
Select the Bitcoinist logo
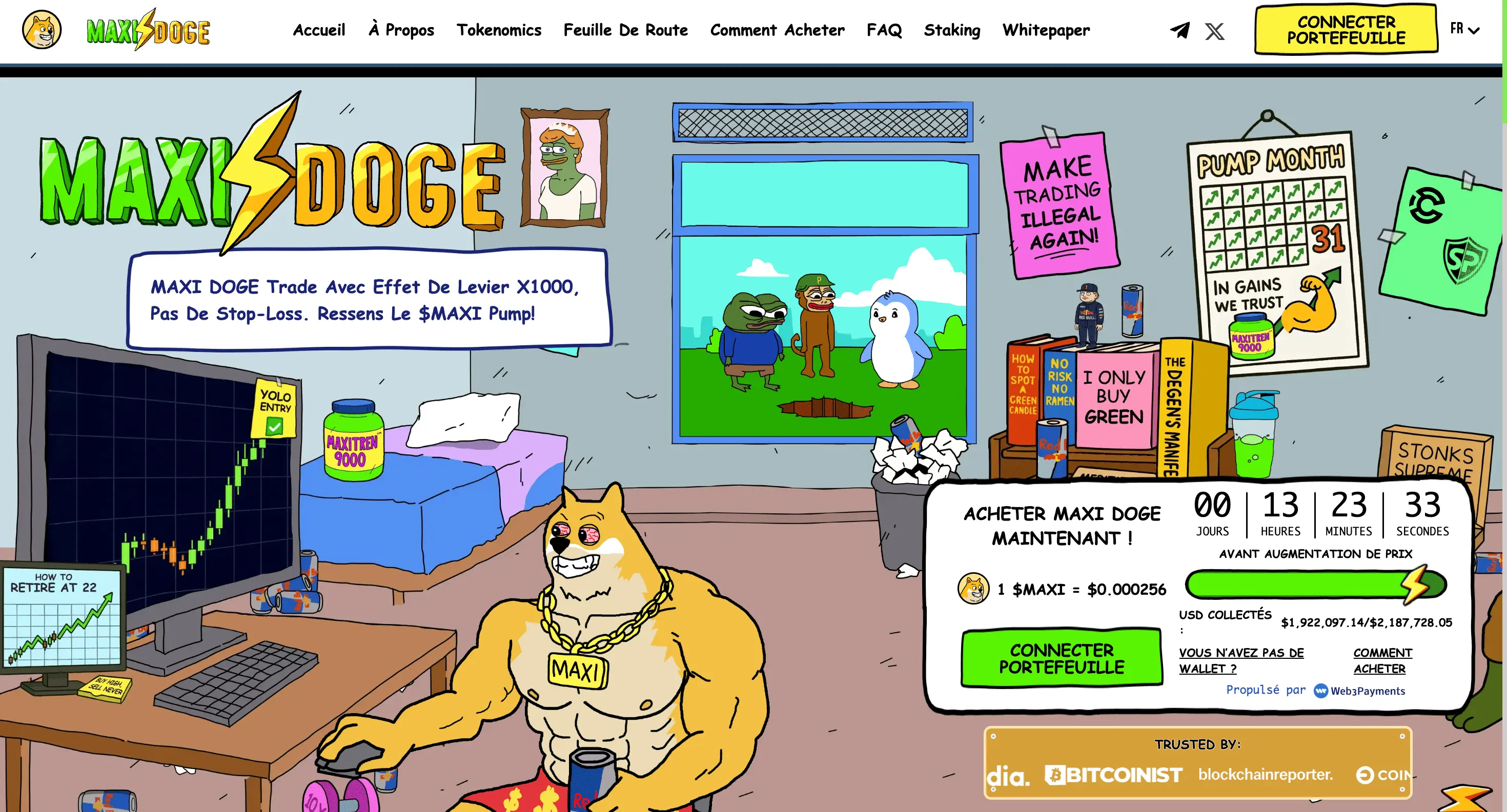1114,775
